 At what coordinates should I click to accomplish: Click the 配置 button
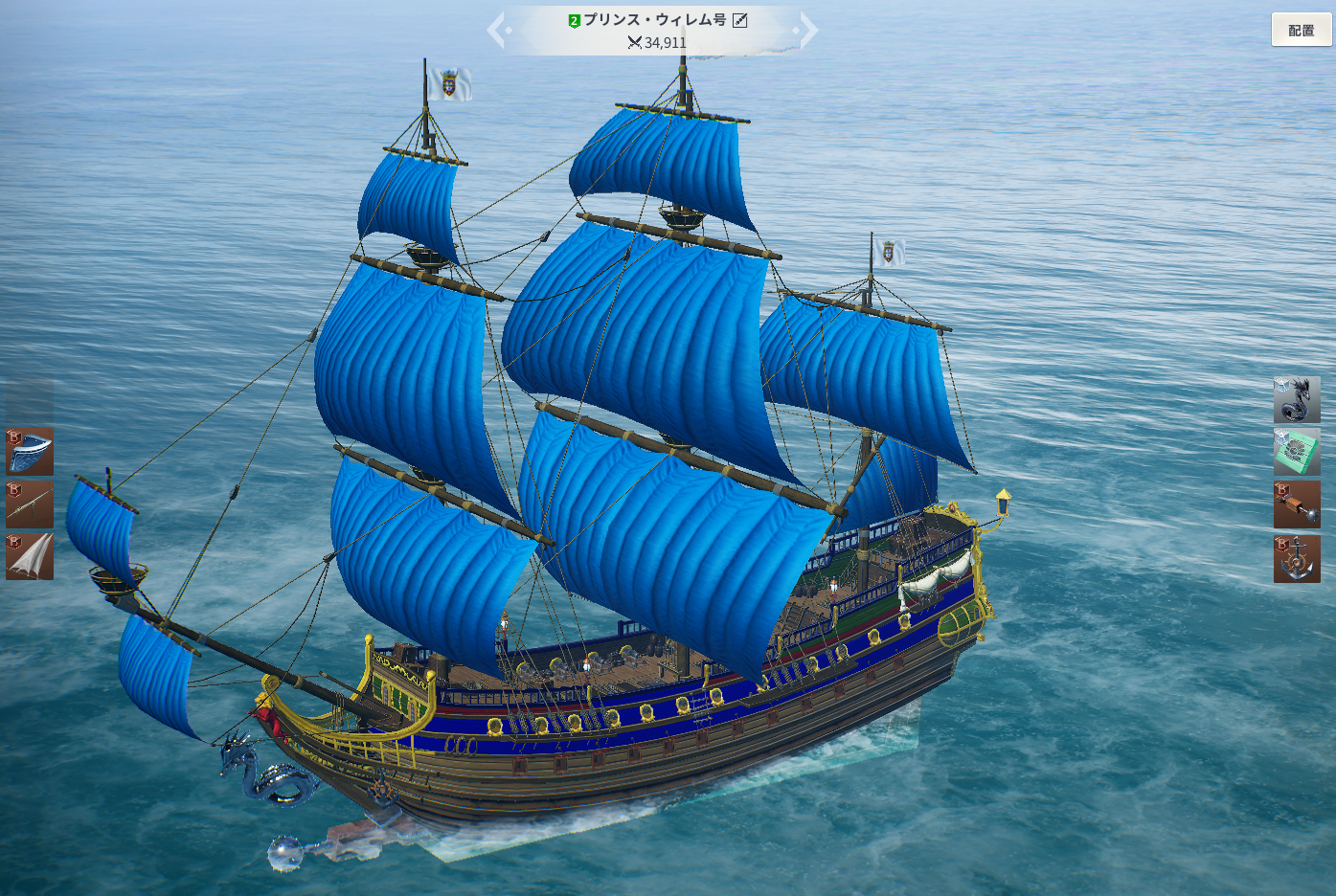point(1301,31)
